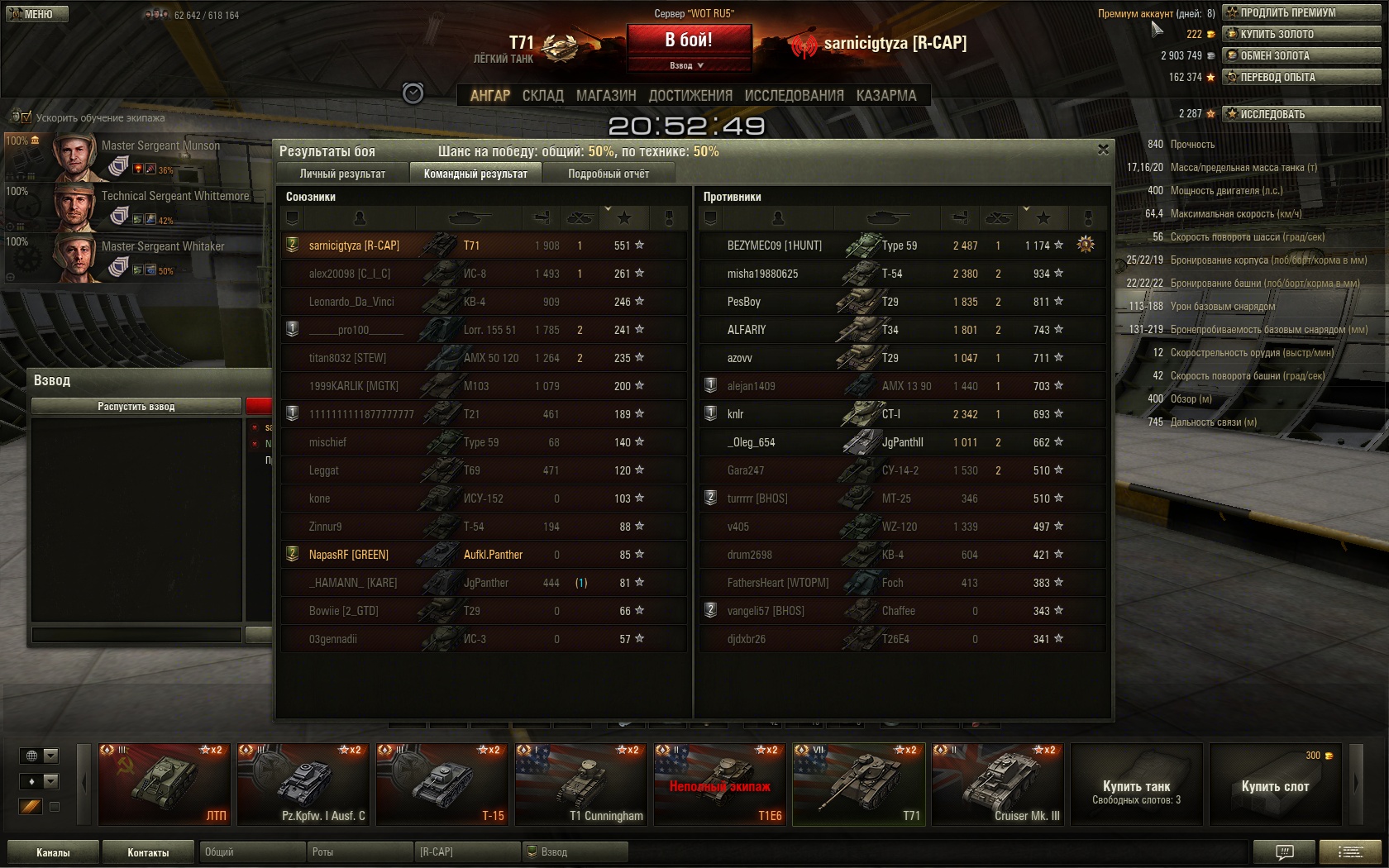Open the ИССЛЕДОВАНИЯ tech tree
The height and width of the screenshot is (868, 1389).
pos(794,96)
